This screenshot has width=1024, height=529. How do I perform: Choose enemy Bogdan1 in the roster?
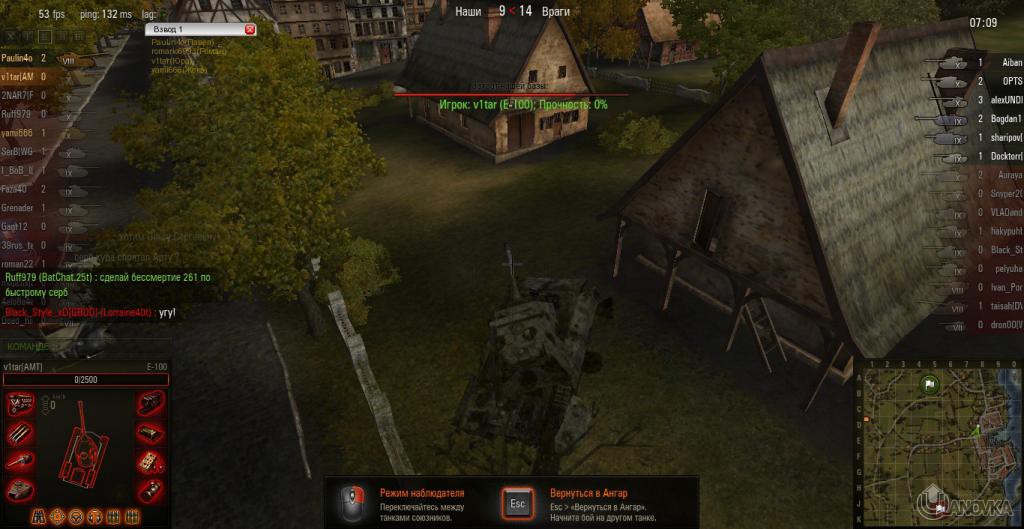pos(1004,119)
